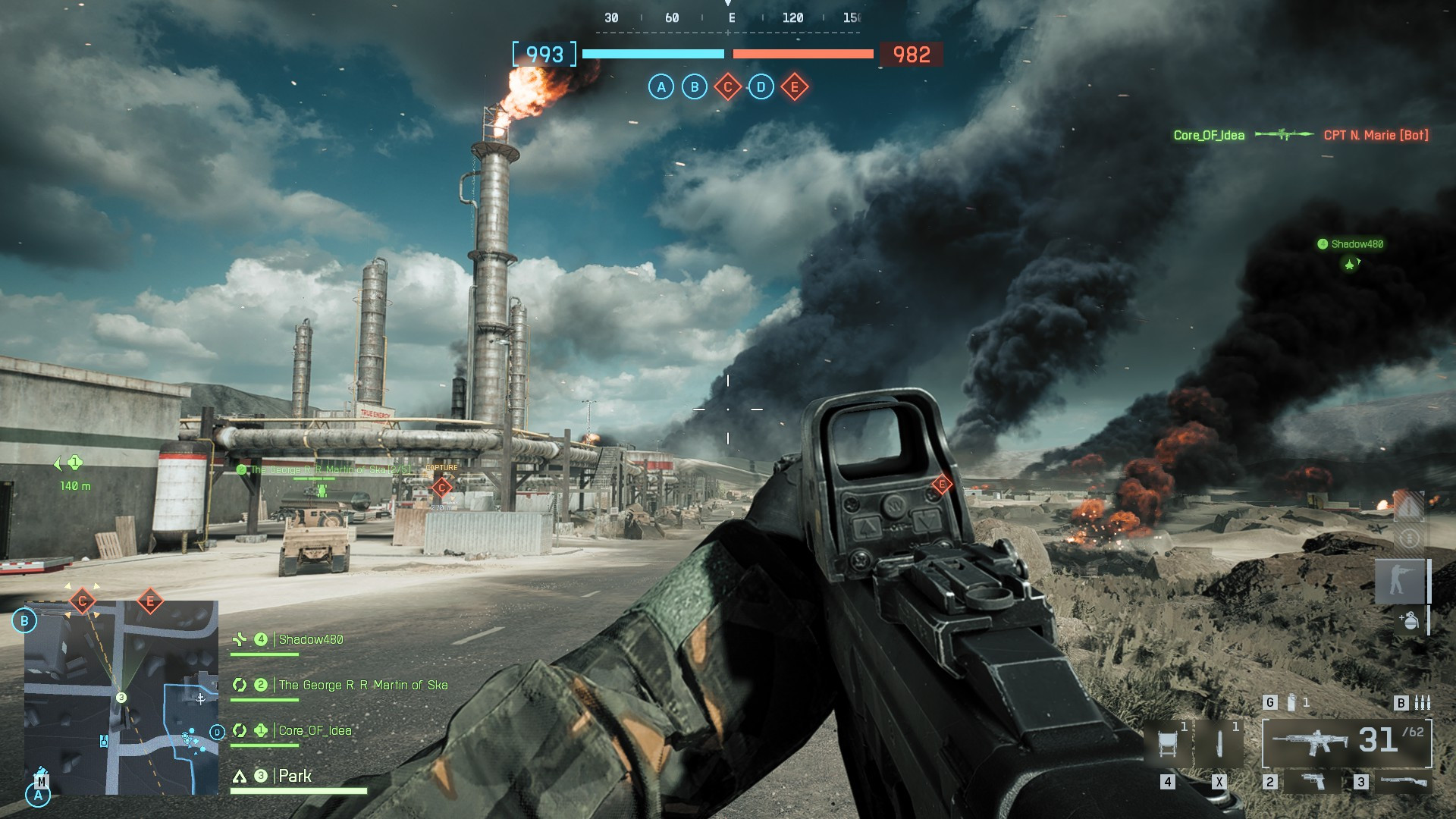This screenshot has height=819, width=1456.
Task: Select the ammo crate gadget in slot 4
Action: [1167, 742]
